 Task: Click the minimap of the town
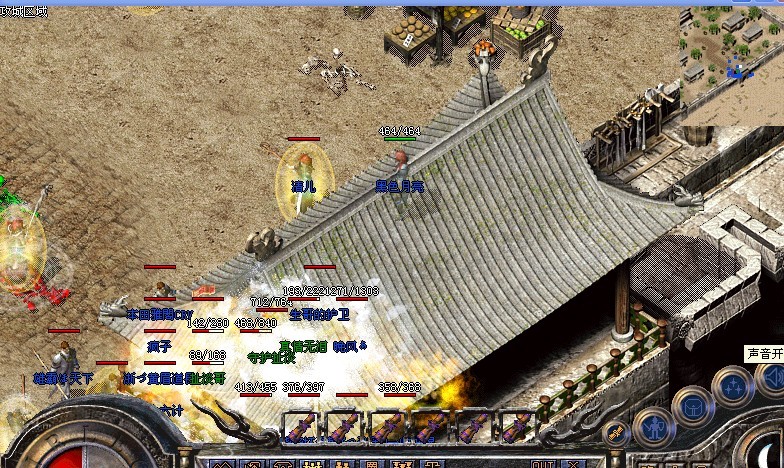point(731,55)
